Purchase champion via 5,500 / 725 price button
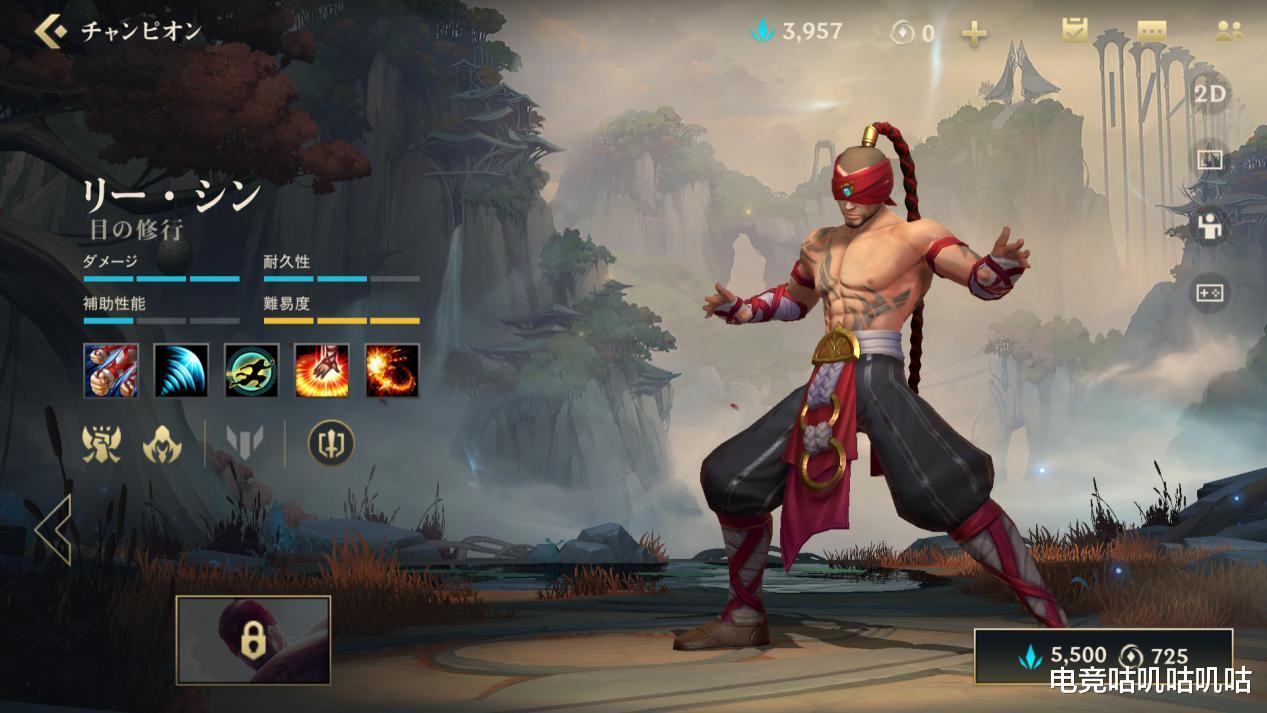Viewport: 1267px width, 713px height. pyautogui.click(x=1103, y=656)
